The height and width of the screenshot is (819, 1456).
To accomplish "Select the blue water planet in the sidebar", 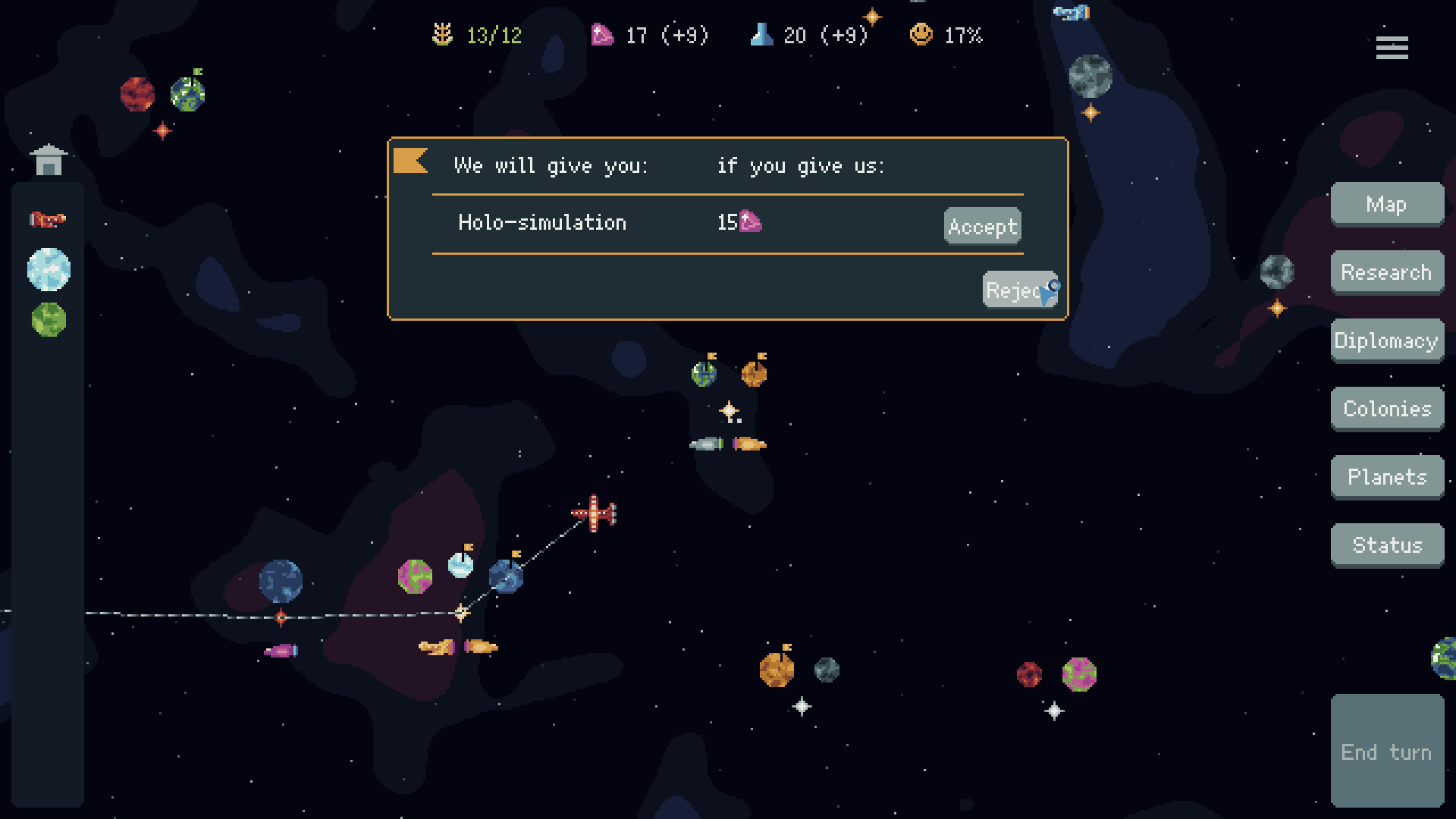I will pyautogui.click(x=48, y=270).
